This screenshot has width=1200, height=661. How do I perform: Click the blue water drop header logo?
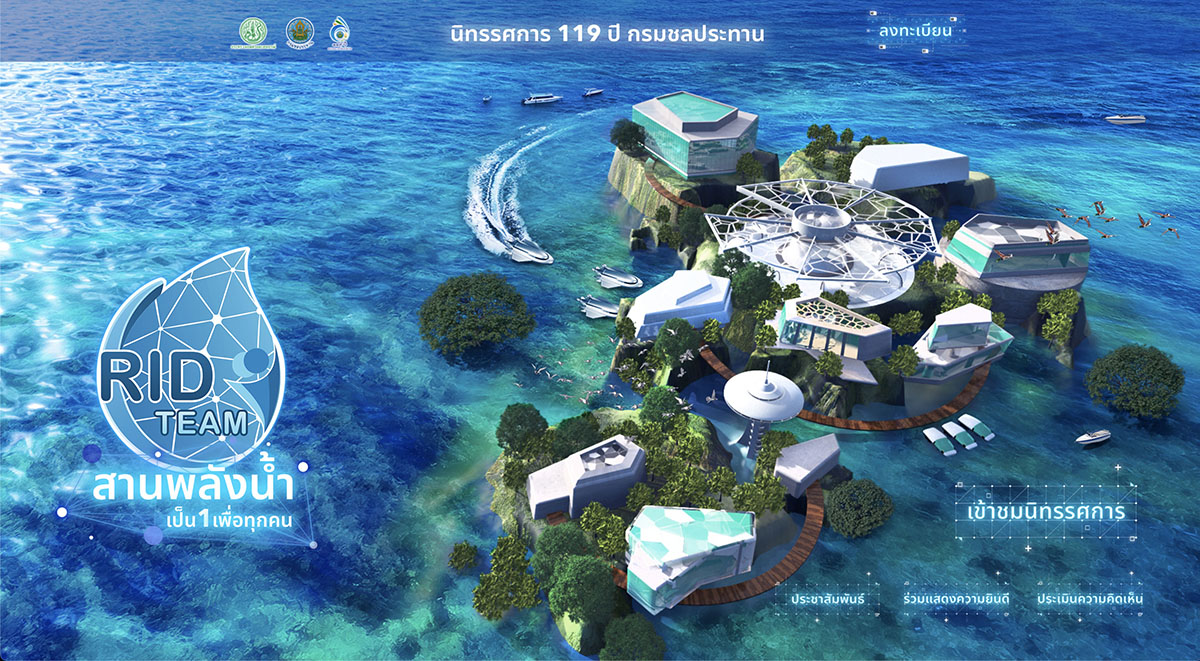click(x=342, y=33)
